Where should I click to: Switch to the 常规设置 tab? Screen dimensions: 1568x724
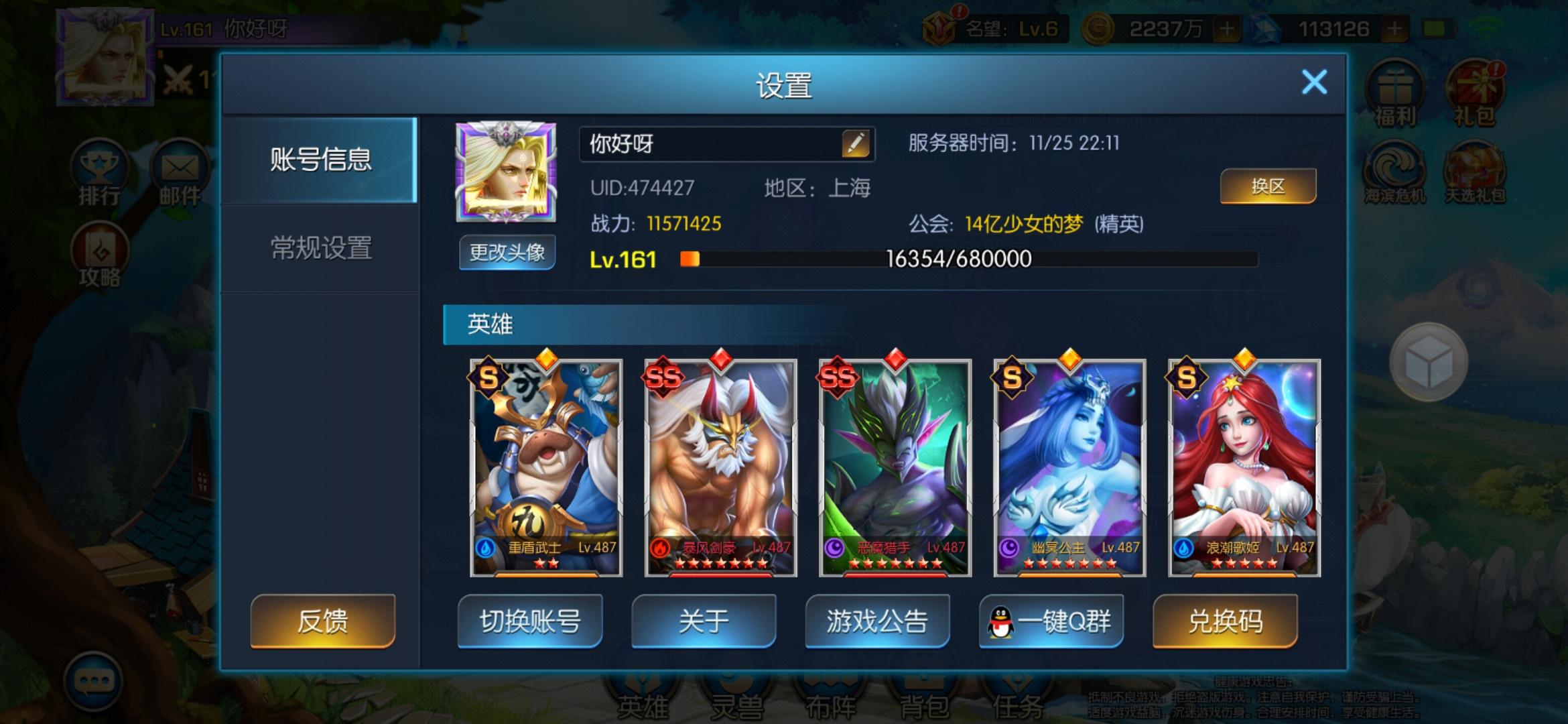[322, 248]
